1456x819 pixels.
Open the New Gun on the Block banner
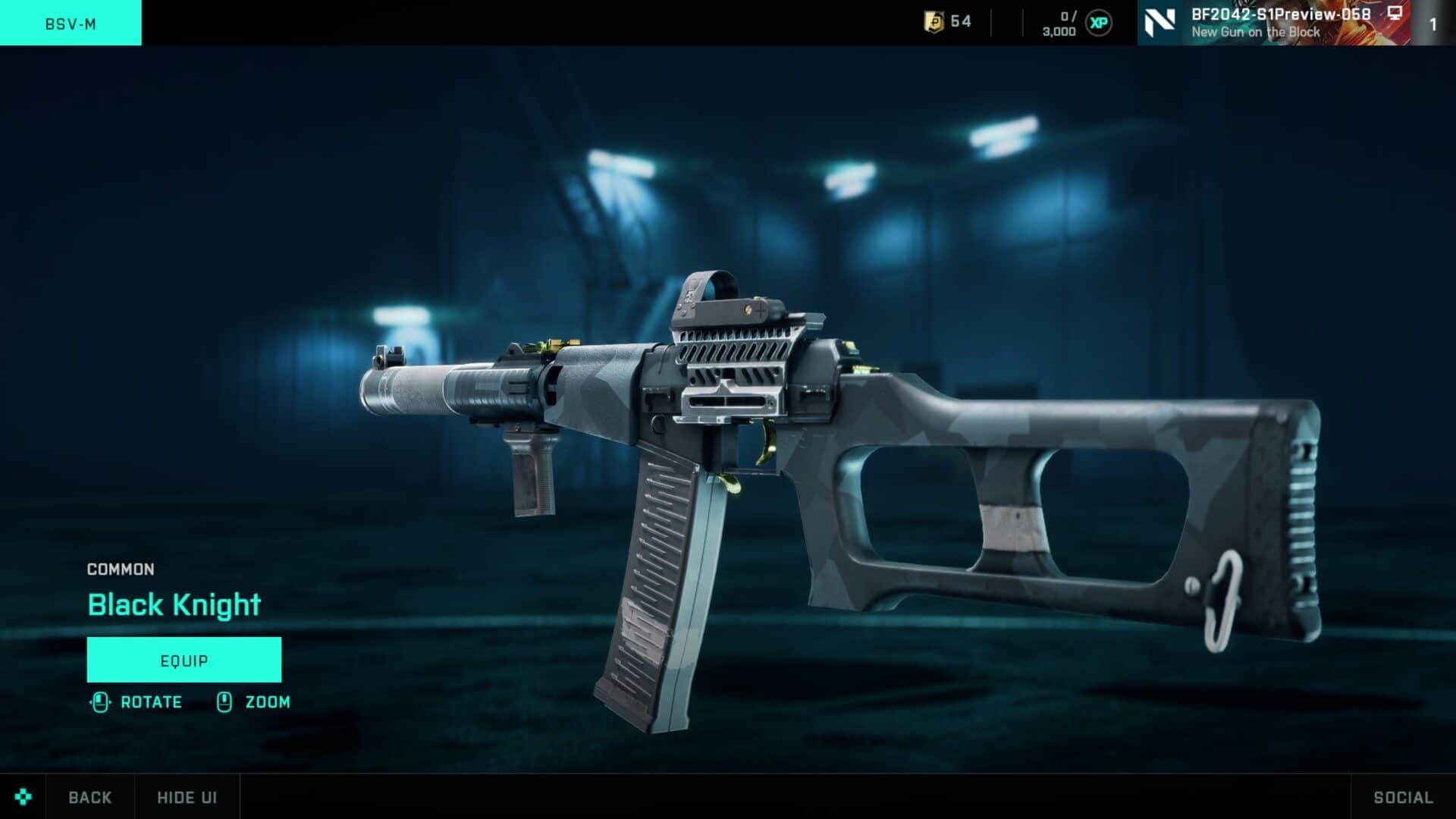pyautogui.click(x=1255, y=32)
